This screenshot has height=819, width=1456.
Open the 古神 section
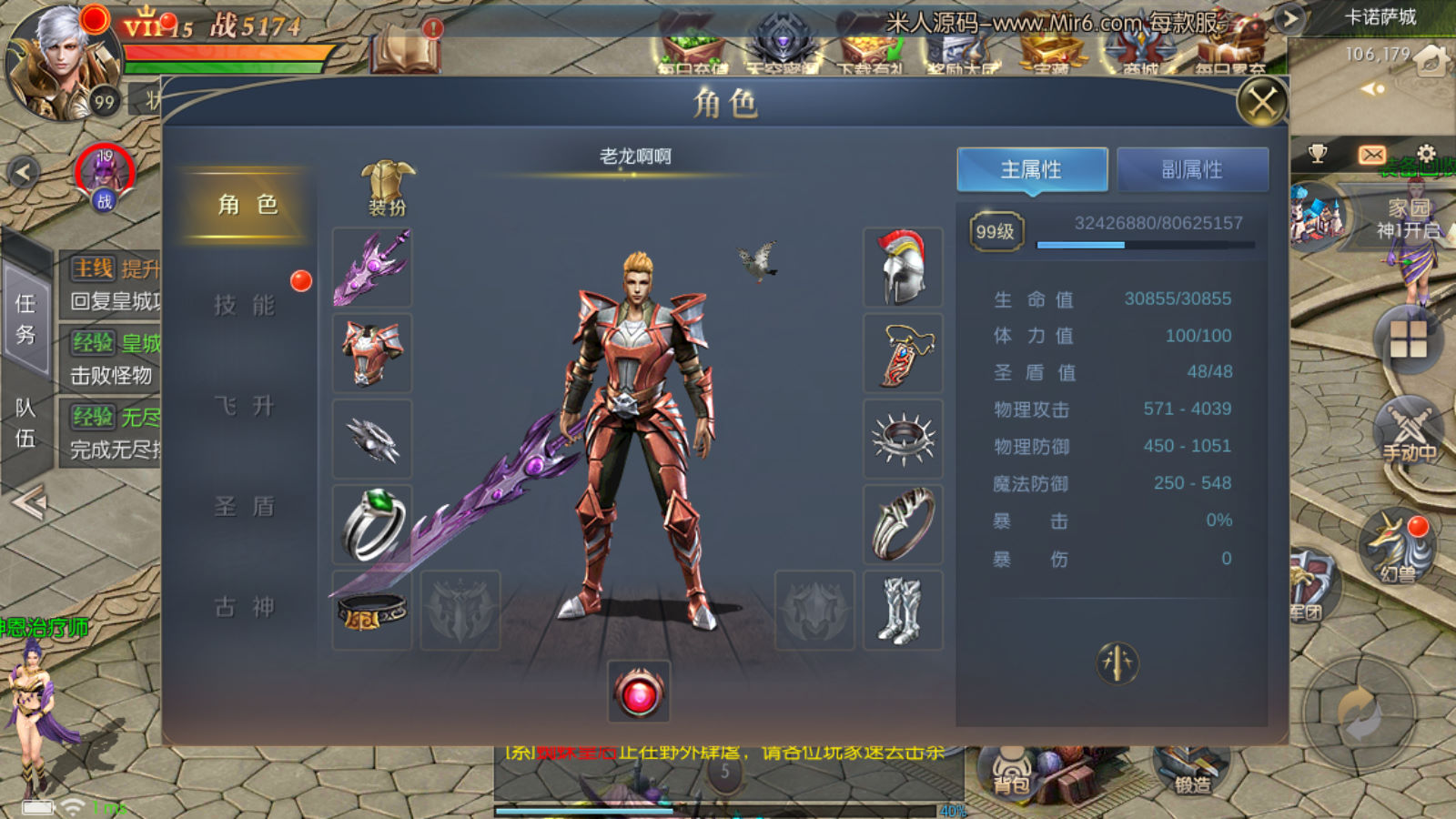(244, 607)
